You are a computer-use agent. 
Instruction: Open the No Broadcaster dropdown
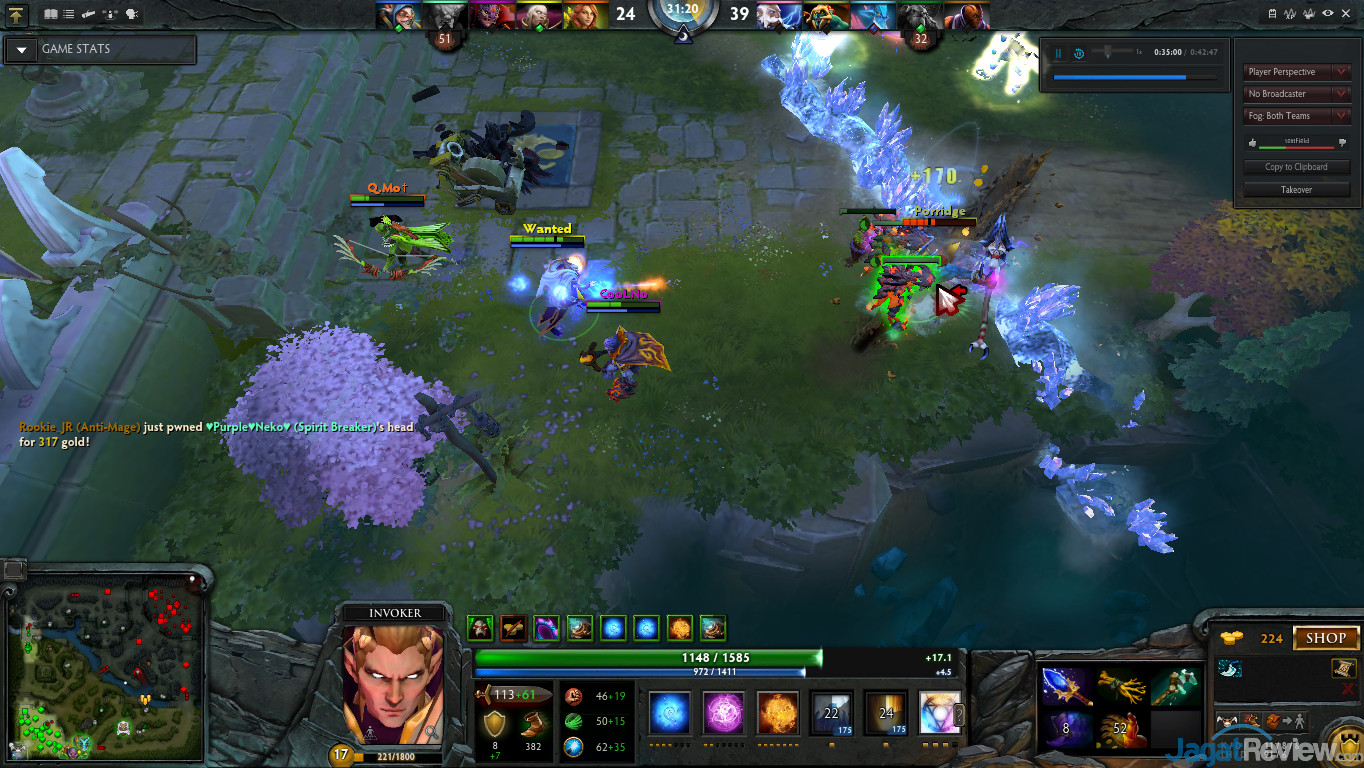[1297, 94]
